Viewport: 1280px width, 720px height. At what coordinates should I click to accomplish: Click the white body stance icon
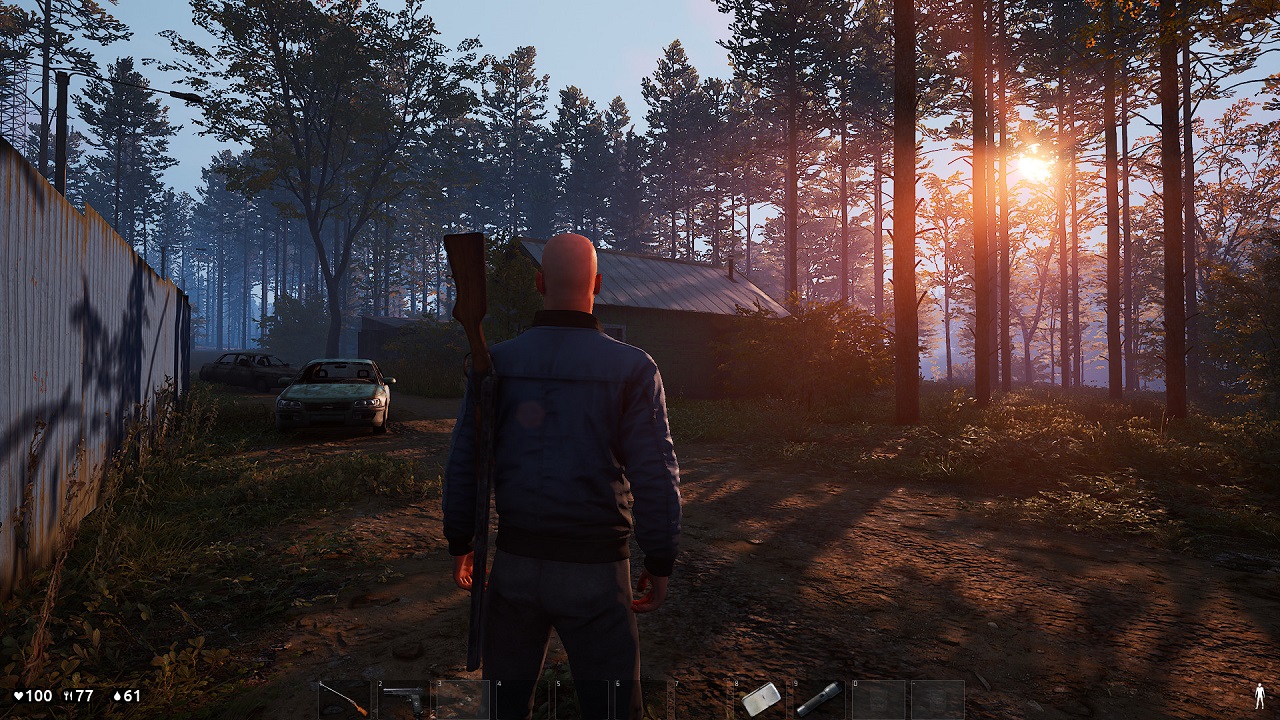point(1259,696)
